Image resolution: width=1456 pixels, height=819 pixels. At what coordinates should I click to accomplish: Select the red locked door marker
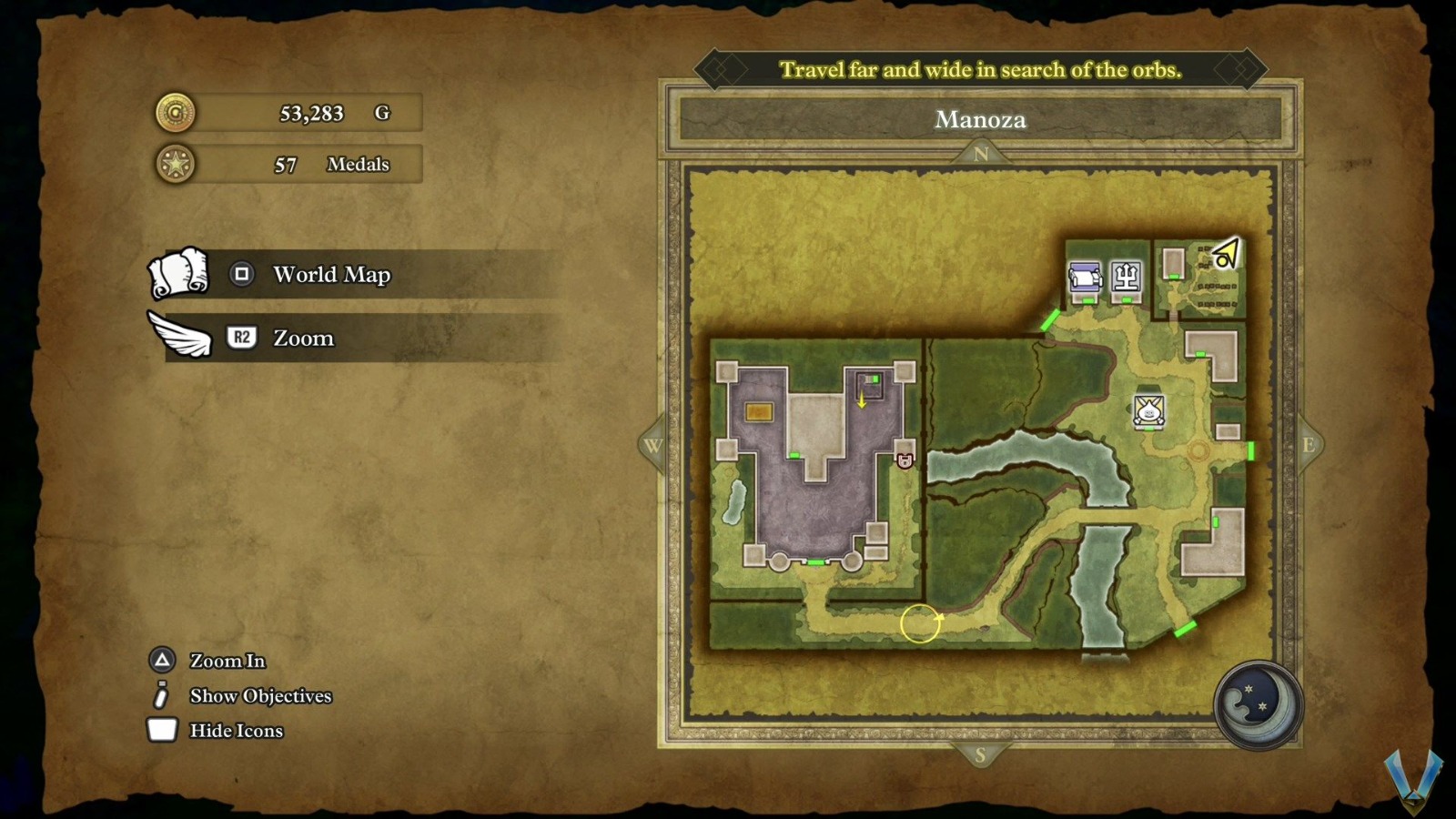pos(905,460)
